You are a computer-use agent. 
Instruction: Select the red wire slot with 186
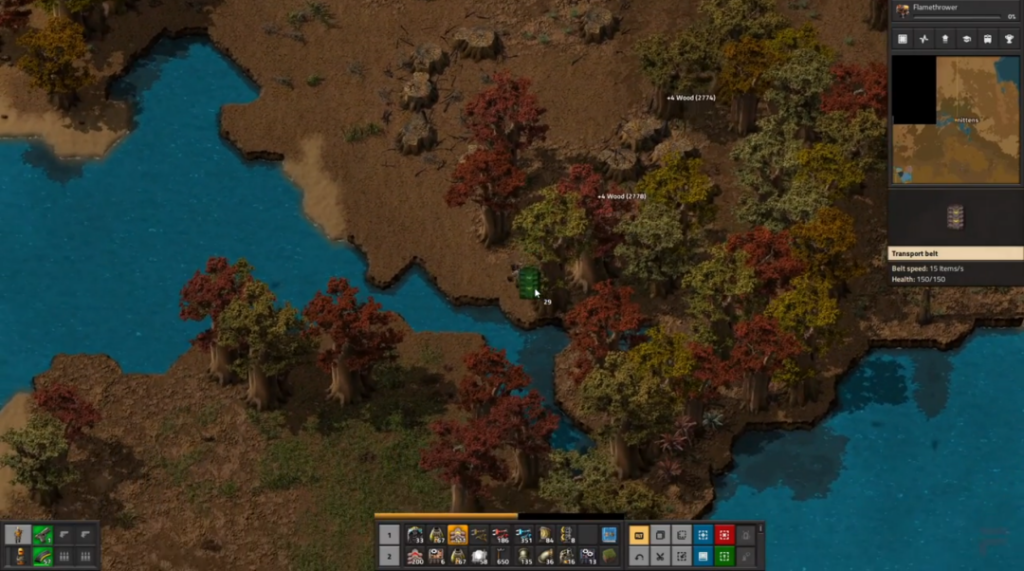click(x=501, y=535)
